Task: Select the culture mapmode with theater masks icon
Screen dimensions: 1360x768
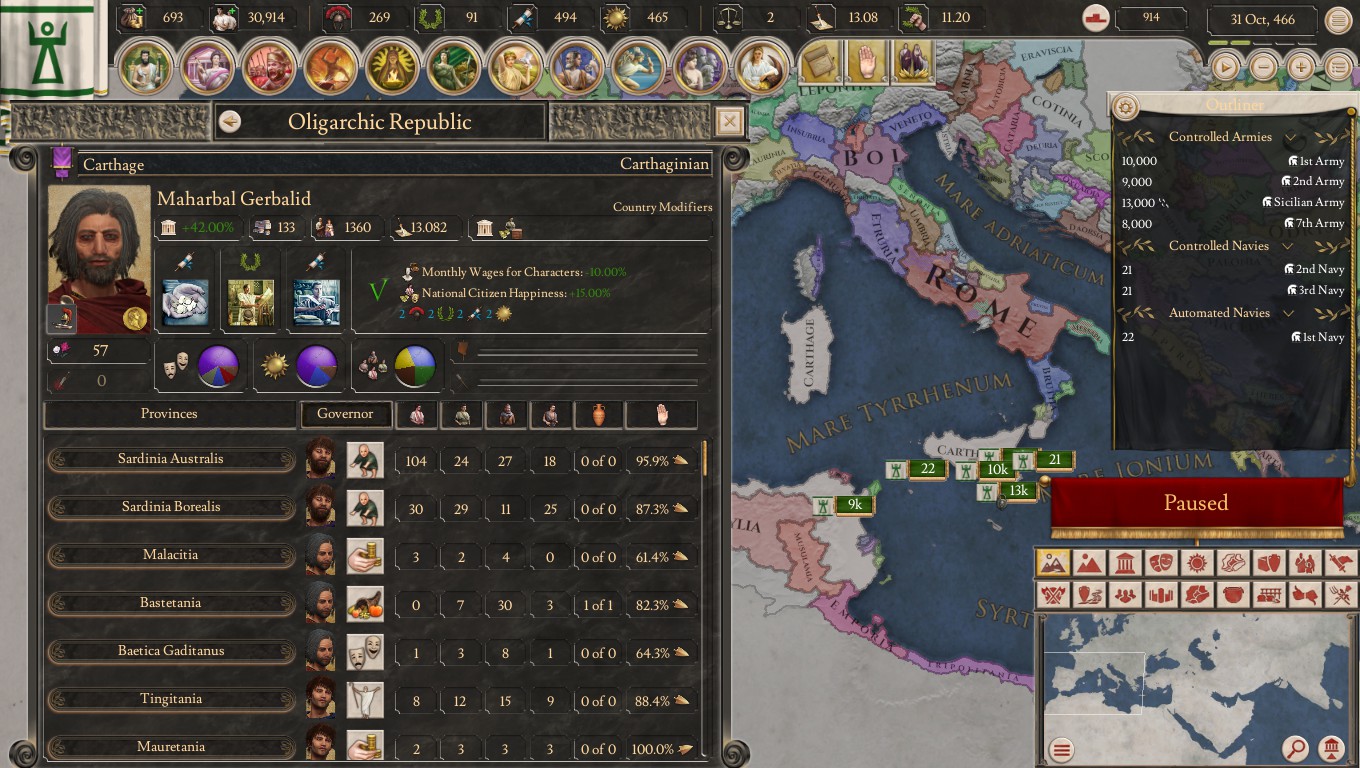Action: 1162,563
